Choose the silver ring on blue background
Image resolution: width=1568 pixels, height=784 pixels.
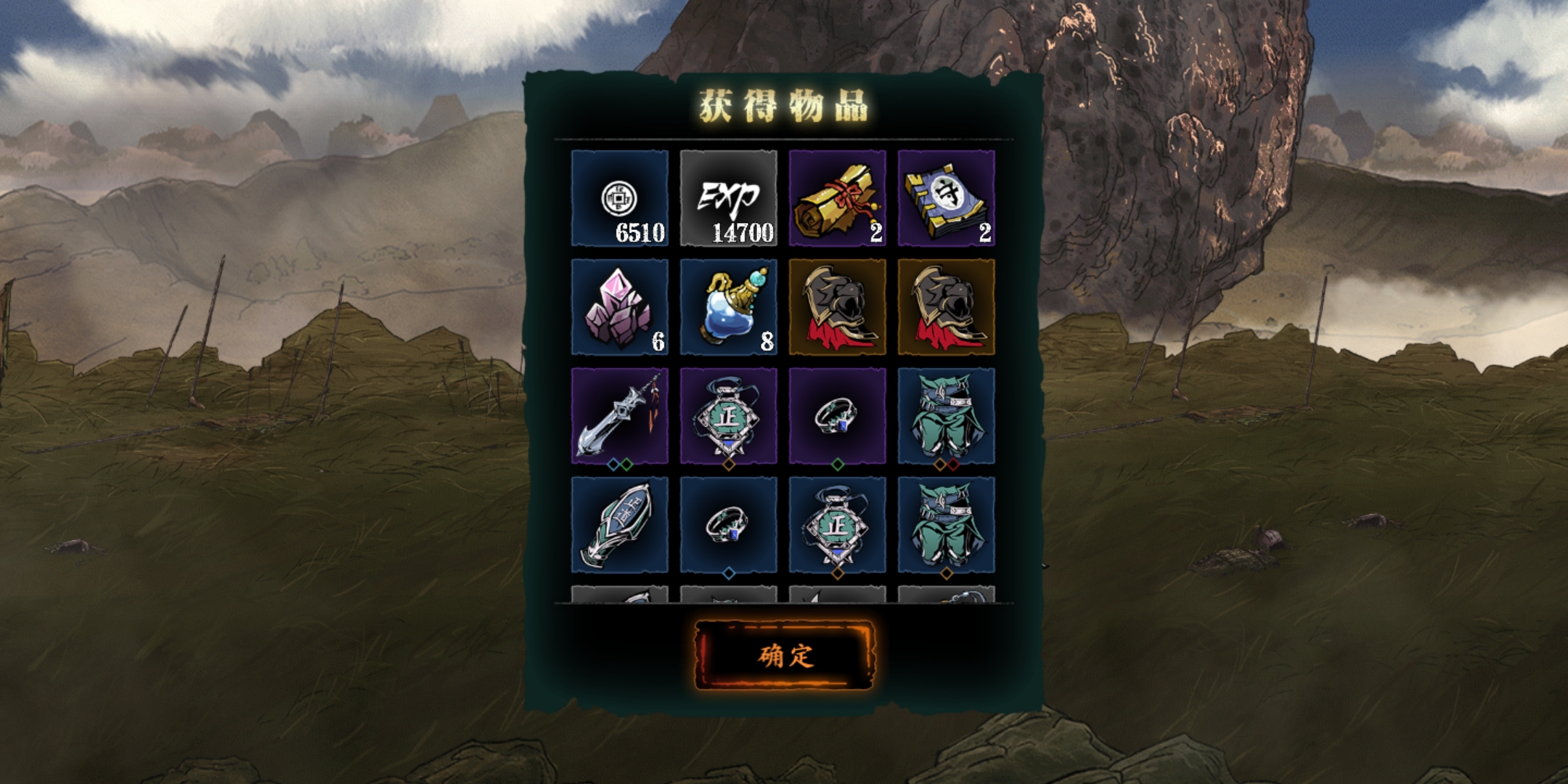coord(728,525)
